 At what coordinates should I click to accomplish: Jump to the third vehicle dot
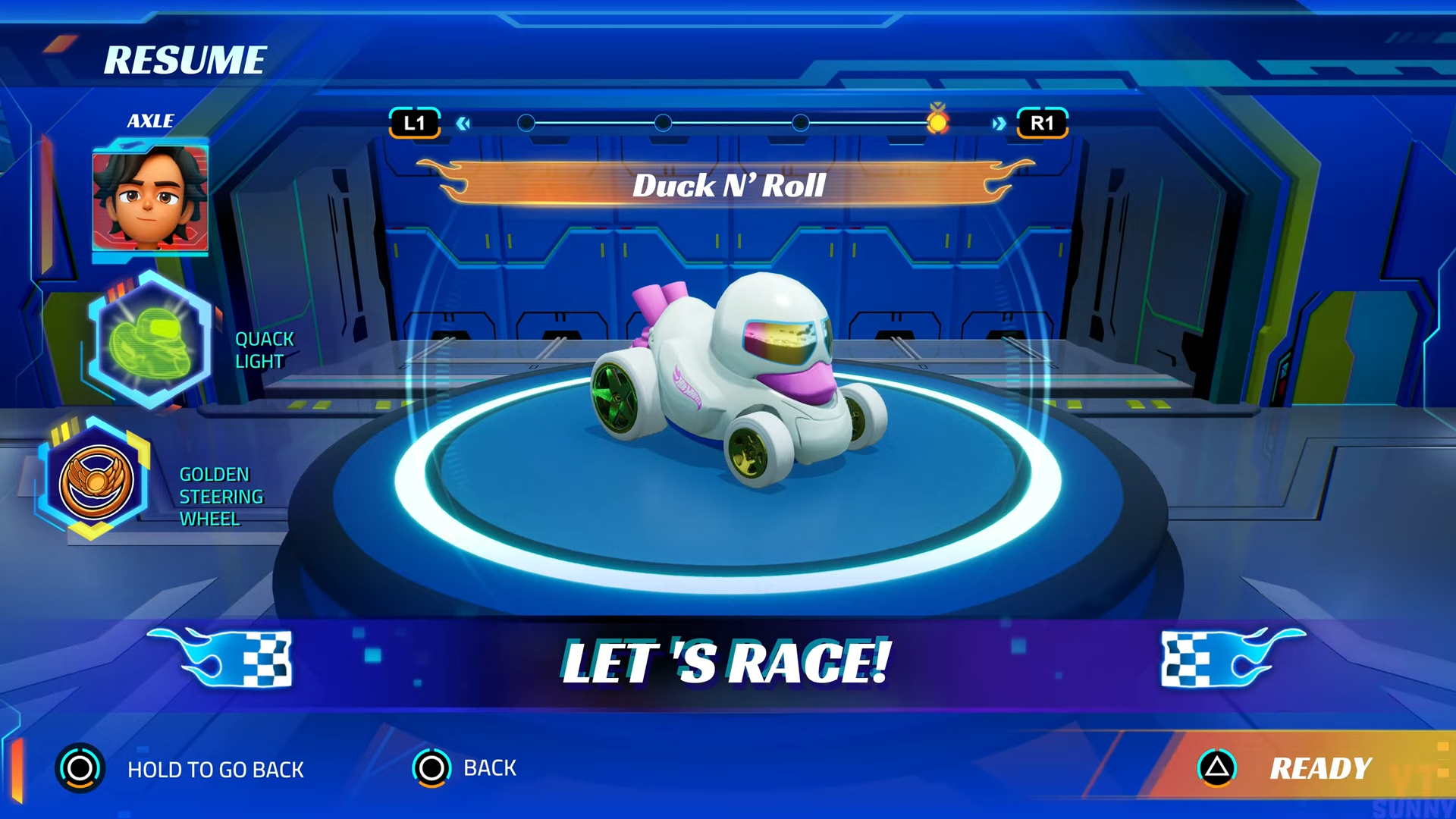800,123
